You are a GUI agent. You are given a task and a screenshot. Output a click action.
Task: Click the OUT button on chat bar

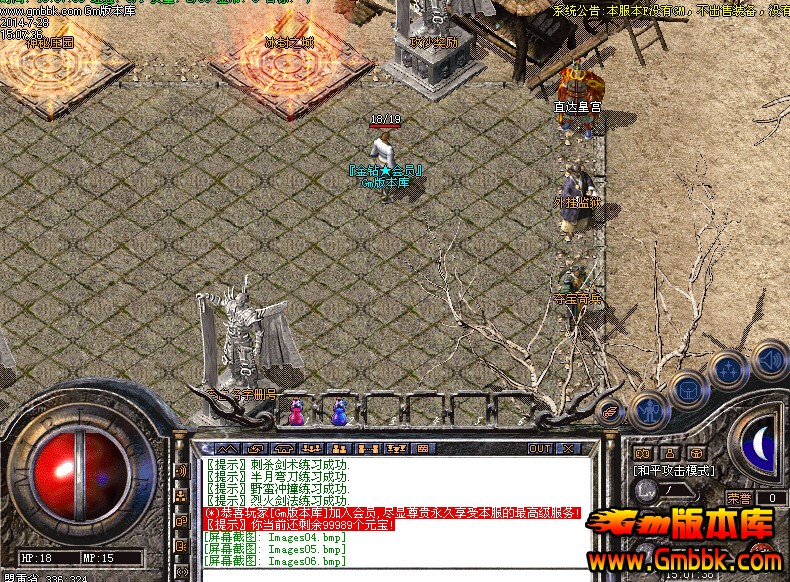pos(540,448)
